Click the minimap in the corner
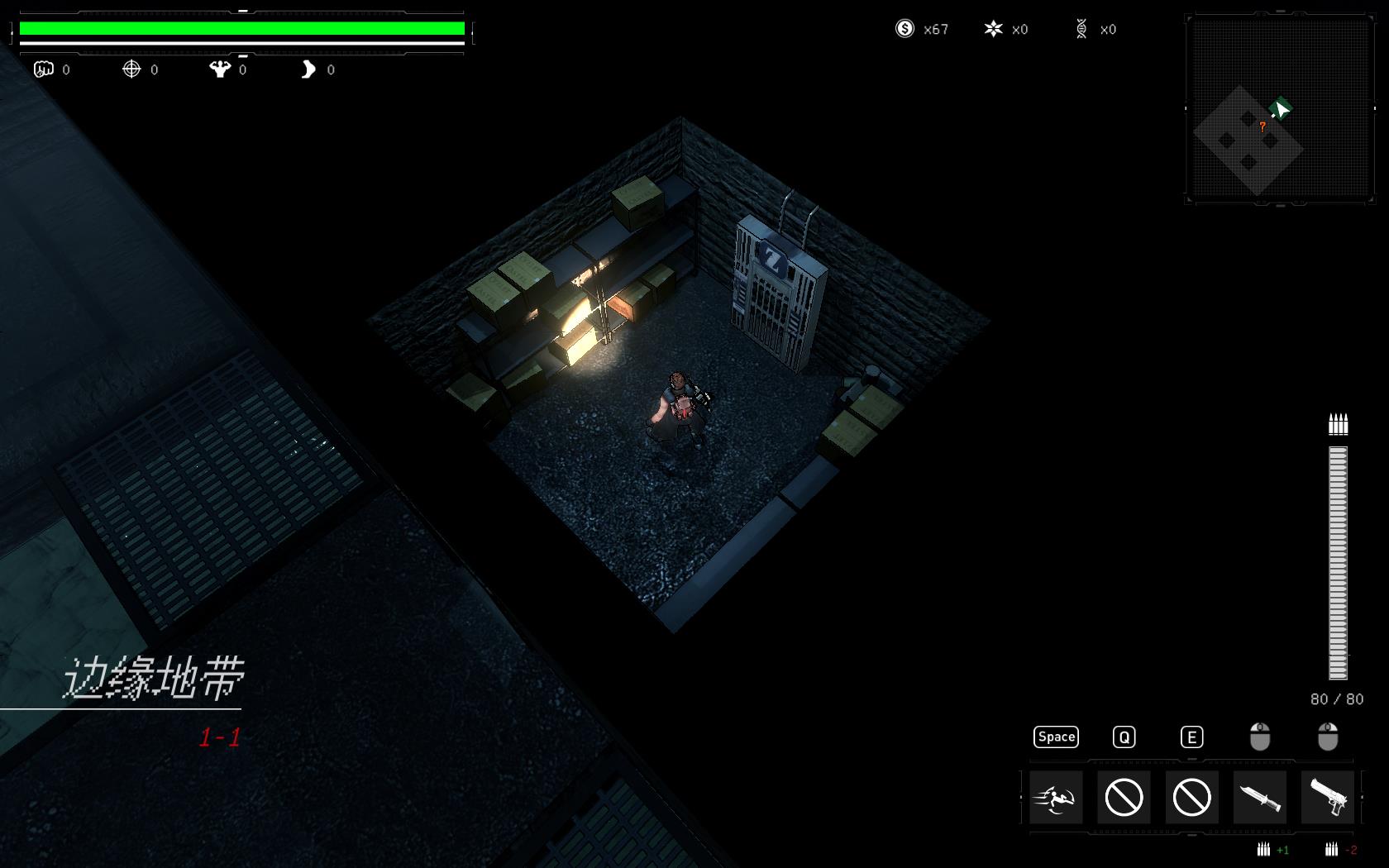This screenshot has width=1389, height=868. click(x=1279, y=108)
